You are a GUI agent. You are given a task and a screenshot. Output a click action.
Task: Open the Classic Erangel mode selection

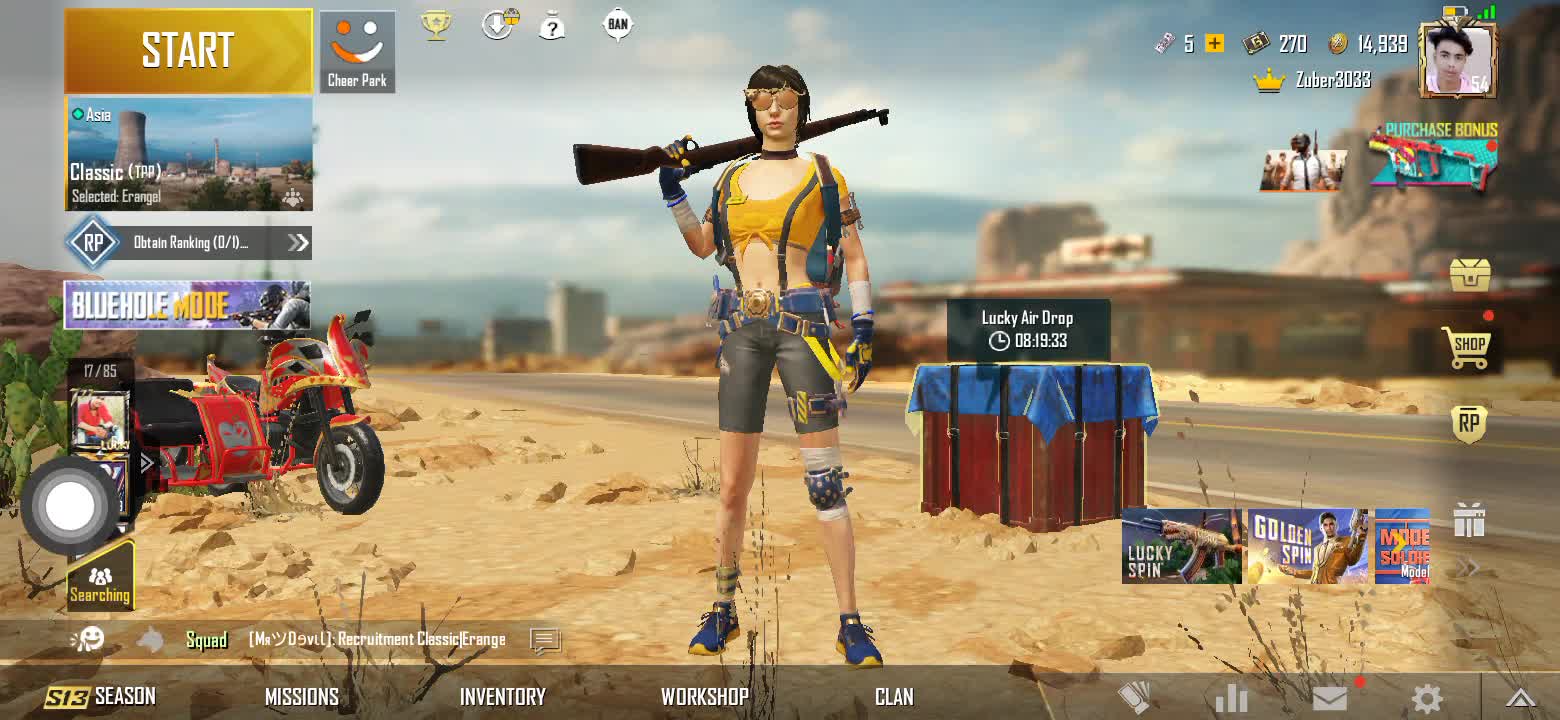pos(189,154)
